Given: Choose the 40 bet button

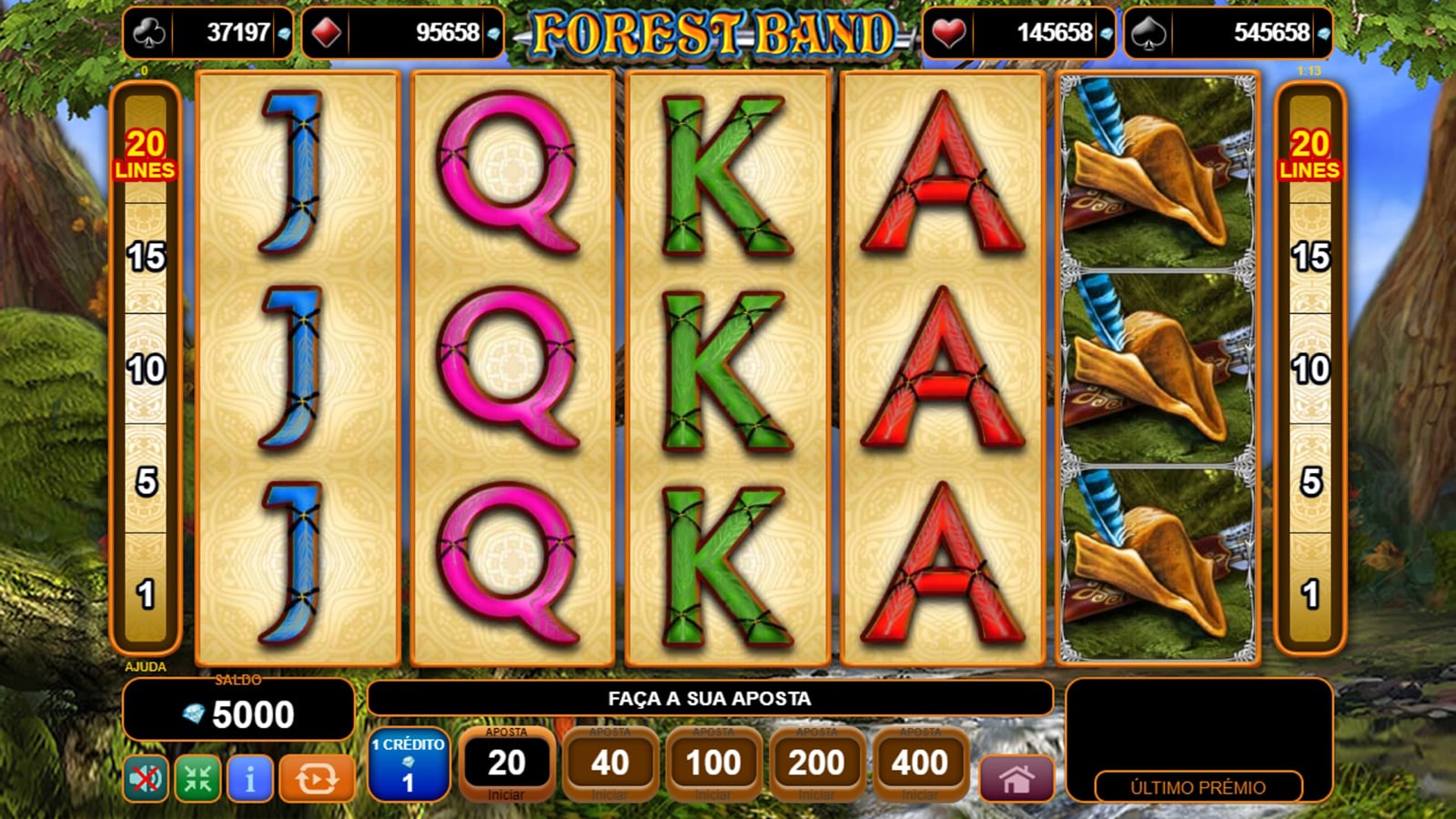Looking at the screenshot, I should click(610, 764).
